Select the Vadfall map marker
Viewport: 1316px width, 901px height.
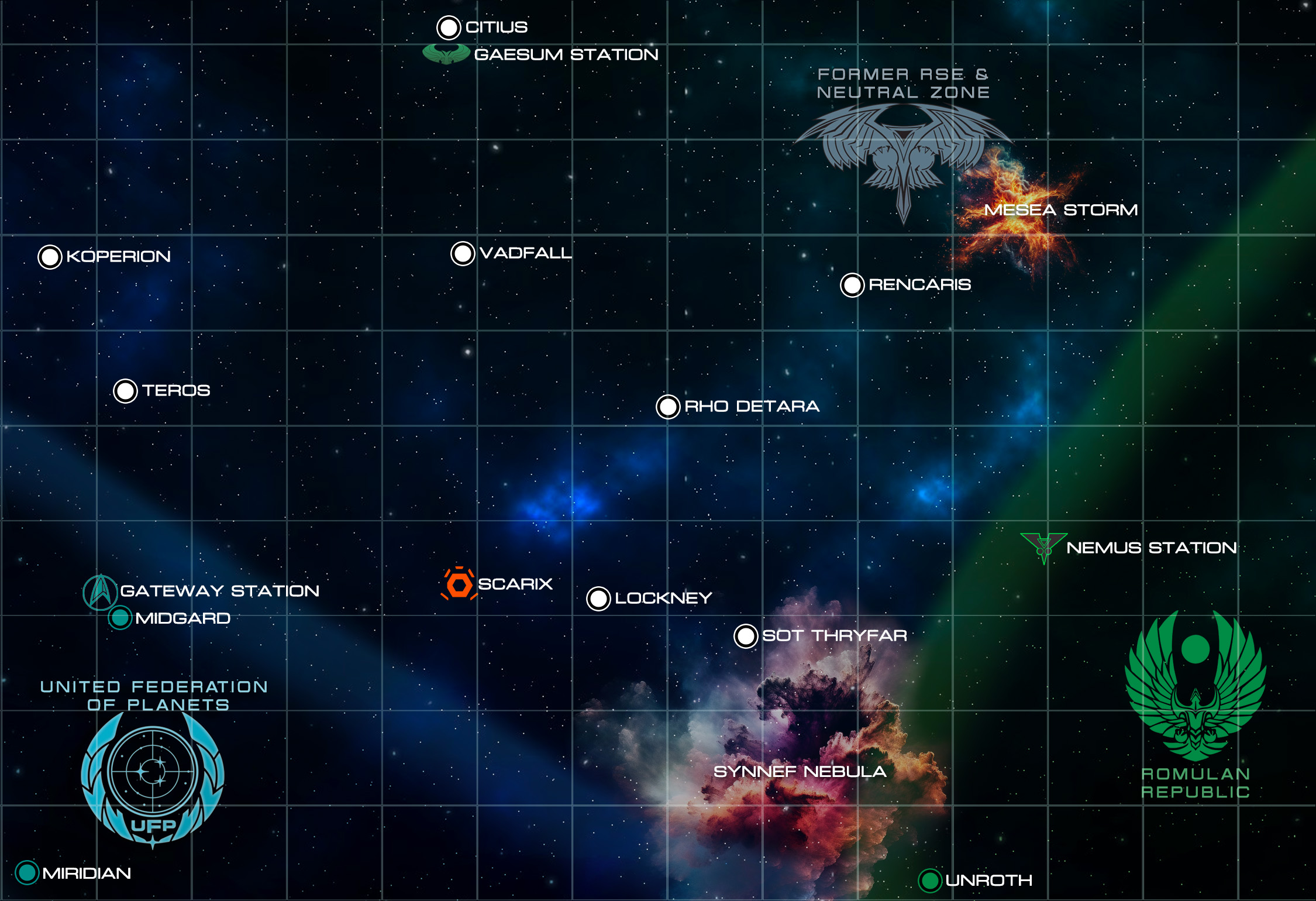coord(463,254)
